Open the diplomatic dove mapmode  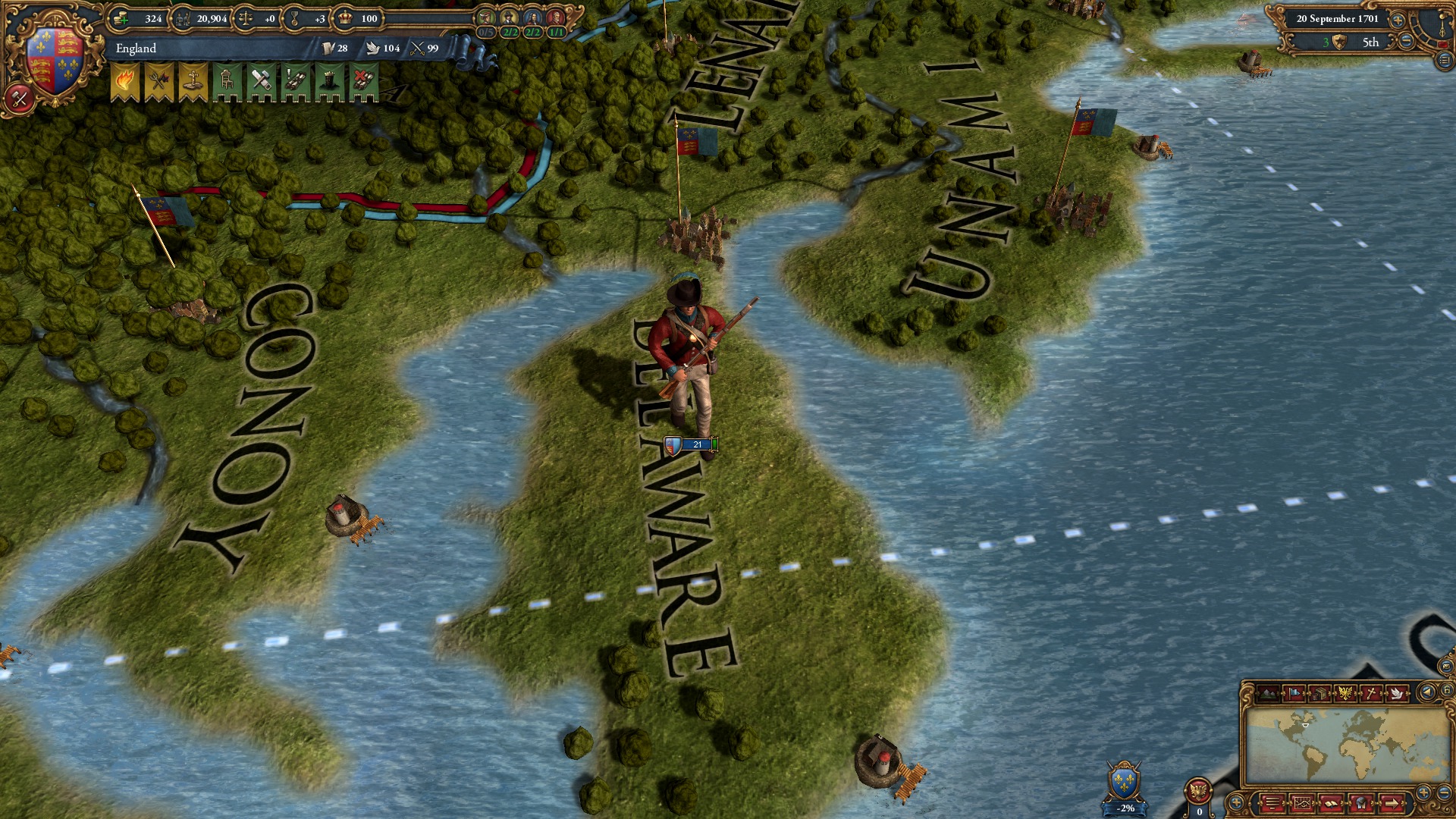[x=1398, y=693]
